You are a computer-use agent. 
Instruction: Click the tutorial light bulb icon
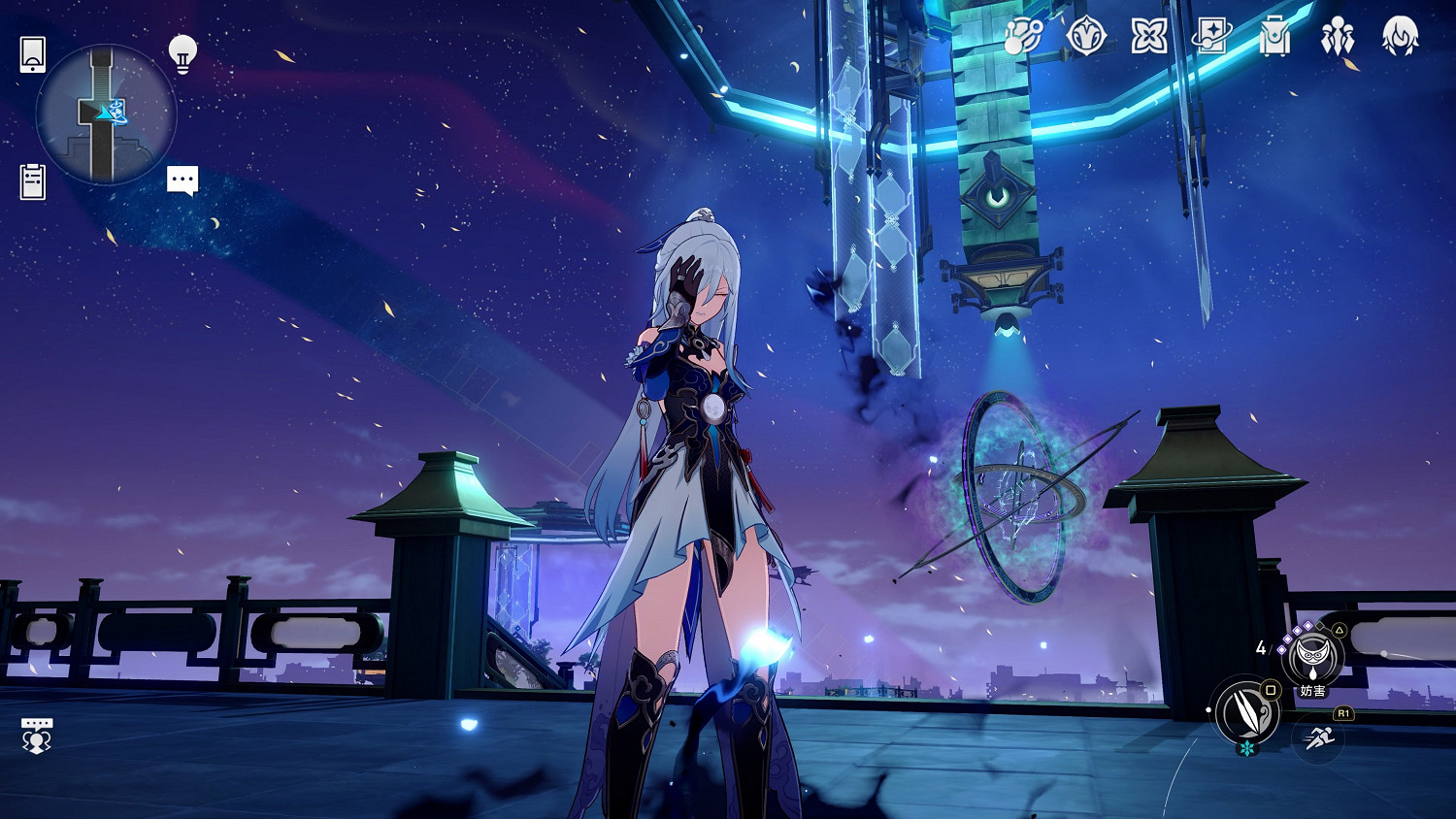(x=181, y=55)
